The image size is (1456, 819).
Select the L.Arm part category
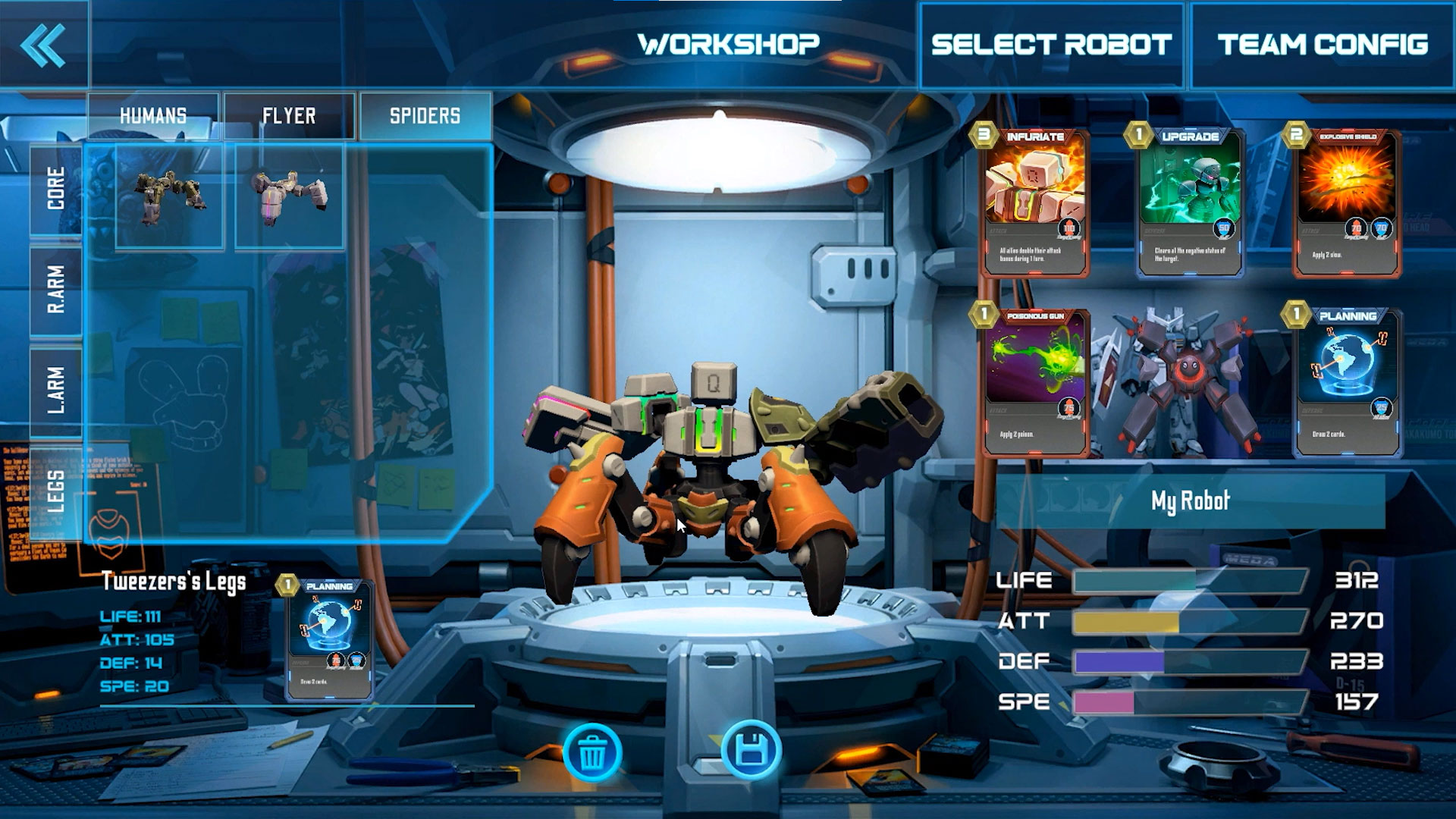[56, 391]
